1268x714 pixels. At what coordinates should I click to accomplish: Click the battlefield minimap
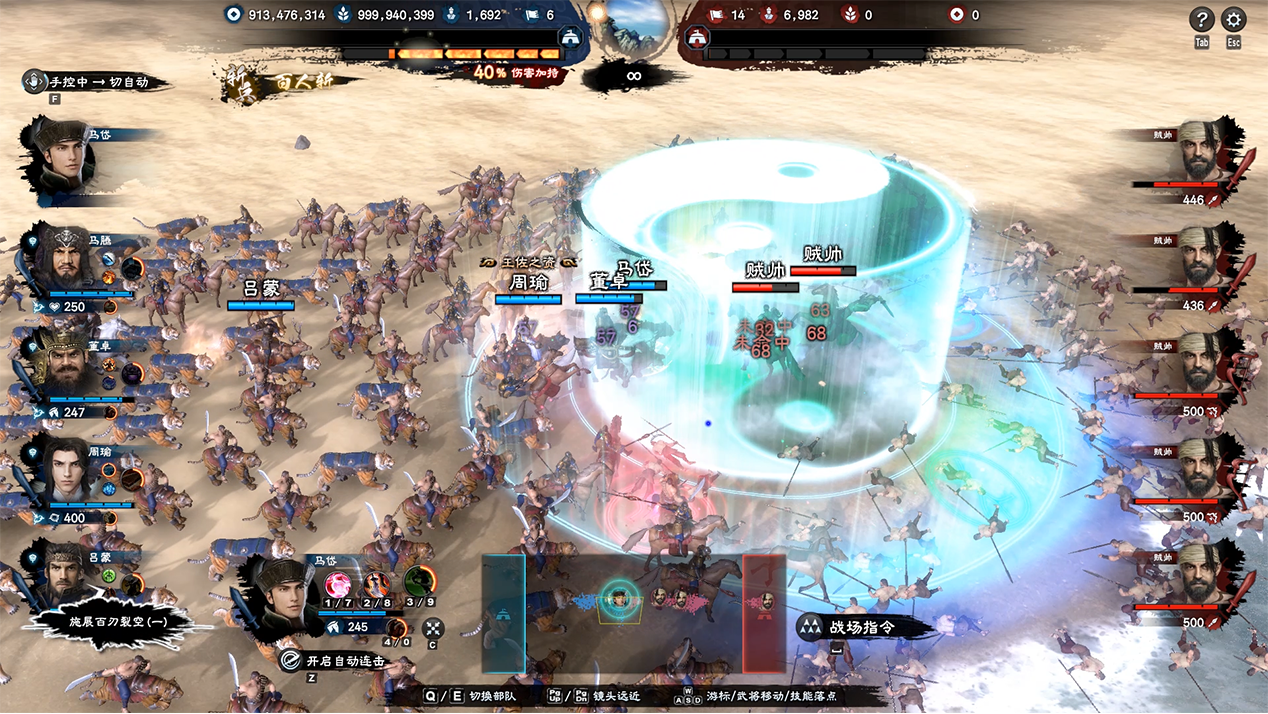634,612
